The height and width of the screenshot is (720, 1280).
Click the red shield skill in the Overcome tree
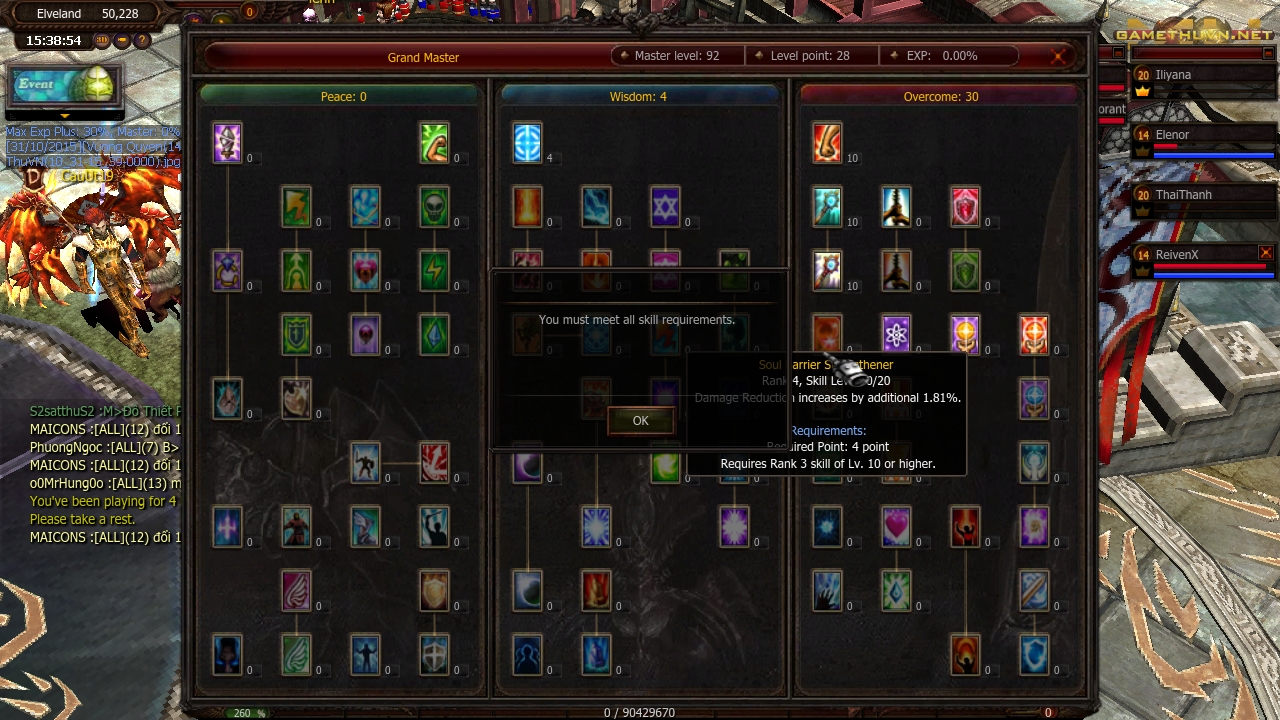pos(965,205)
